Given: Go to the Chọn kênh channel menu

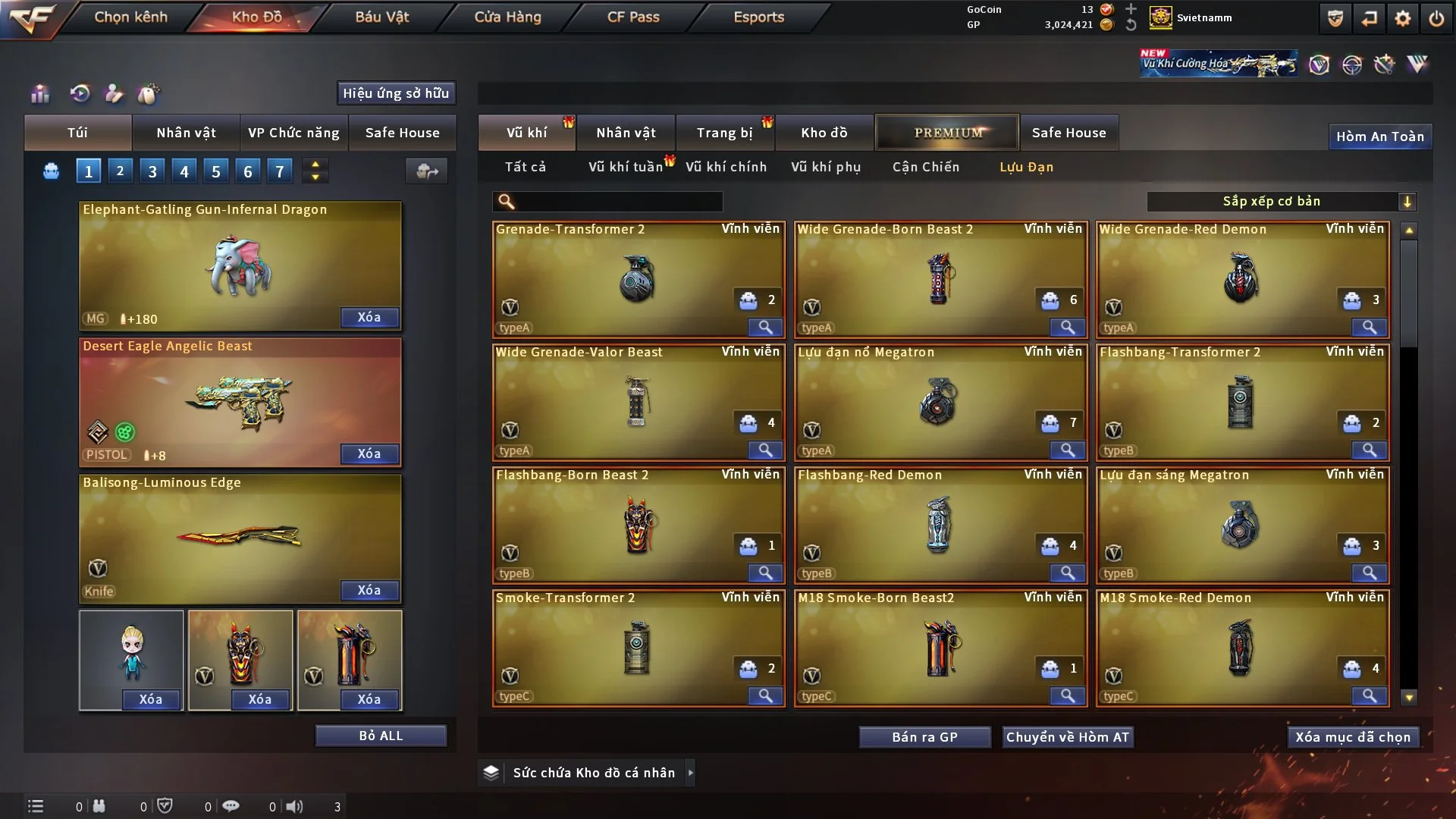Looking at the screenshot, I should (130, 17).
